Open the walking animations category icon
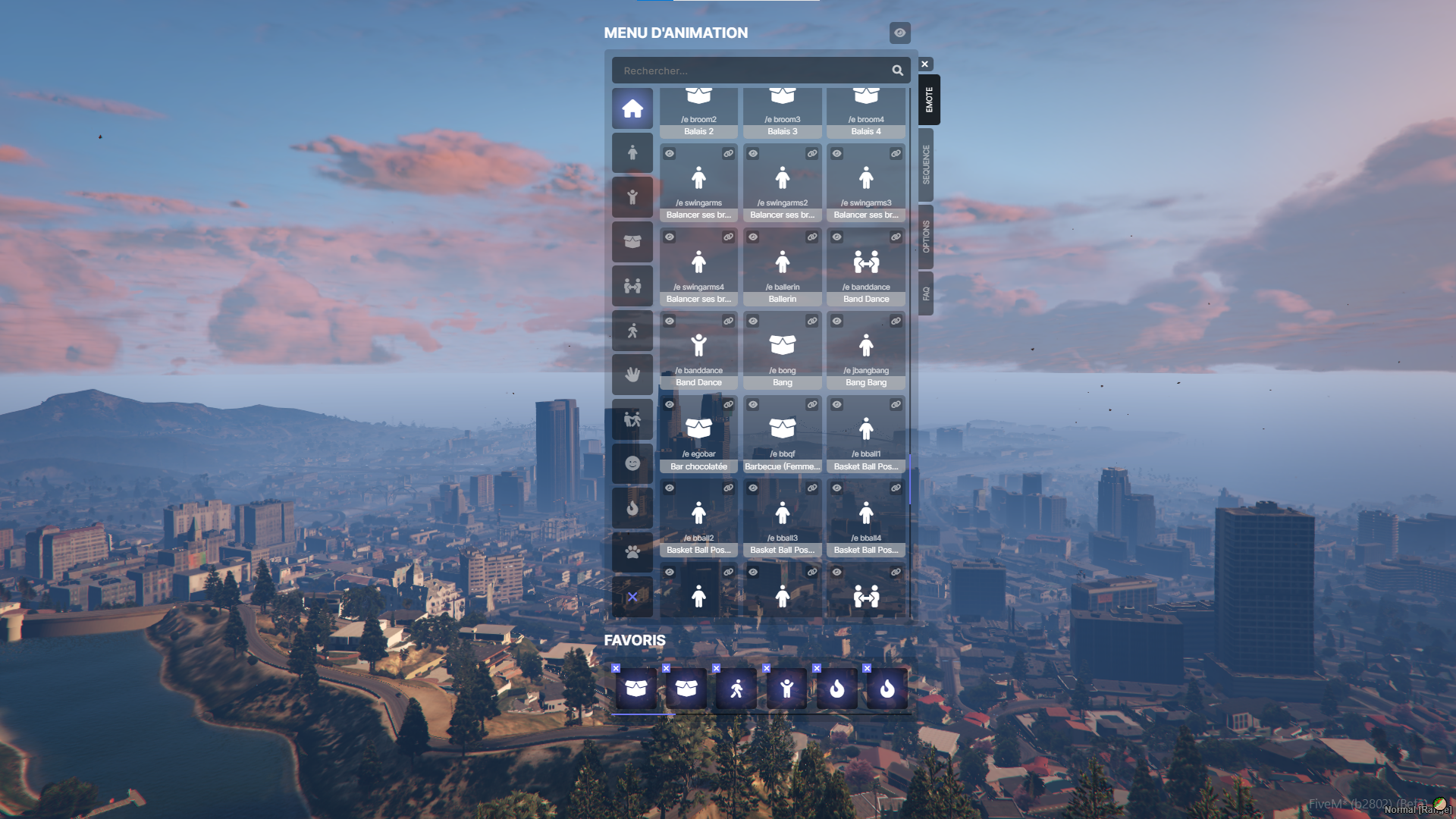 (632, 330)
